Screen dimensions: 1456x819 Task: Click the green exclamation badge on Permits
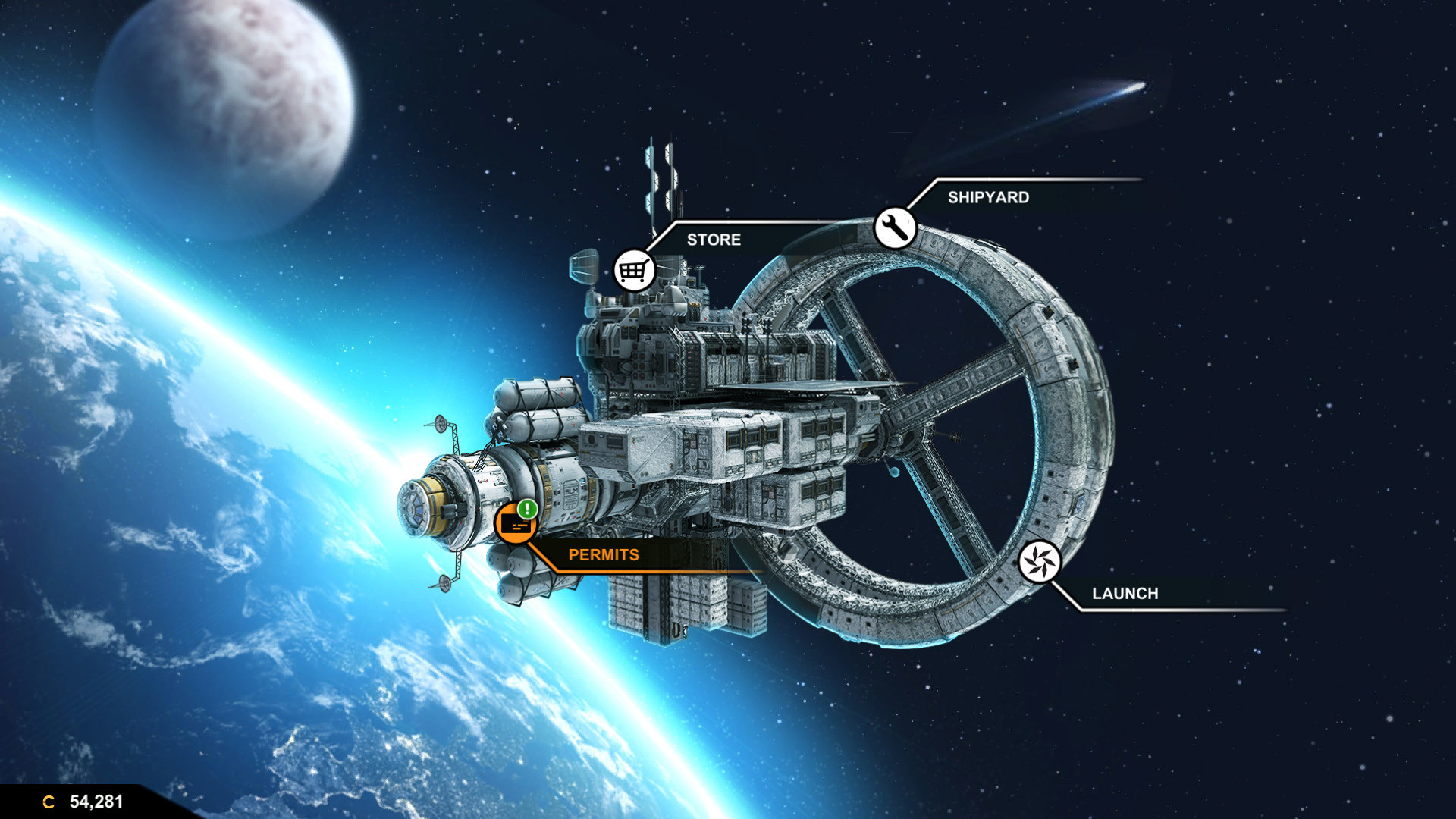[x=526, y=510]
